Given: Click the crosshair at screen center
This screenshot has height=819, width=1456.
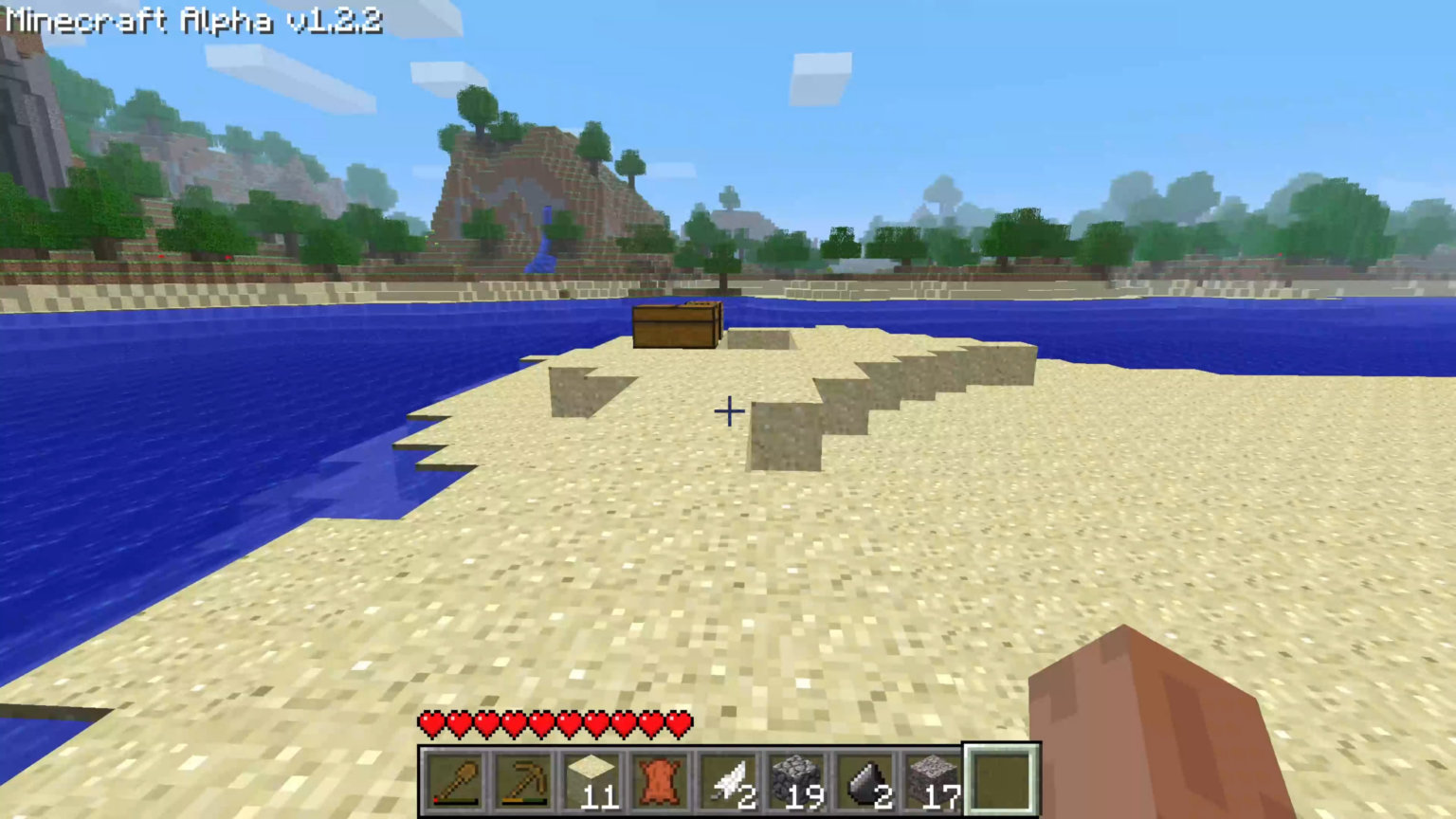Looking at the screenshot, I should (x=728, y=410).
